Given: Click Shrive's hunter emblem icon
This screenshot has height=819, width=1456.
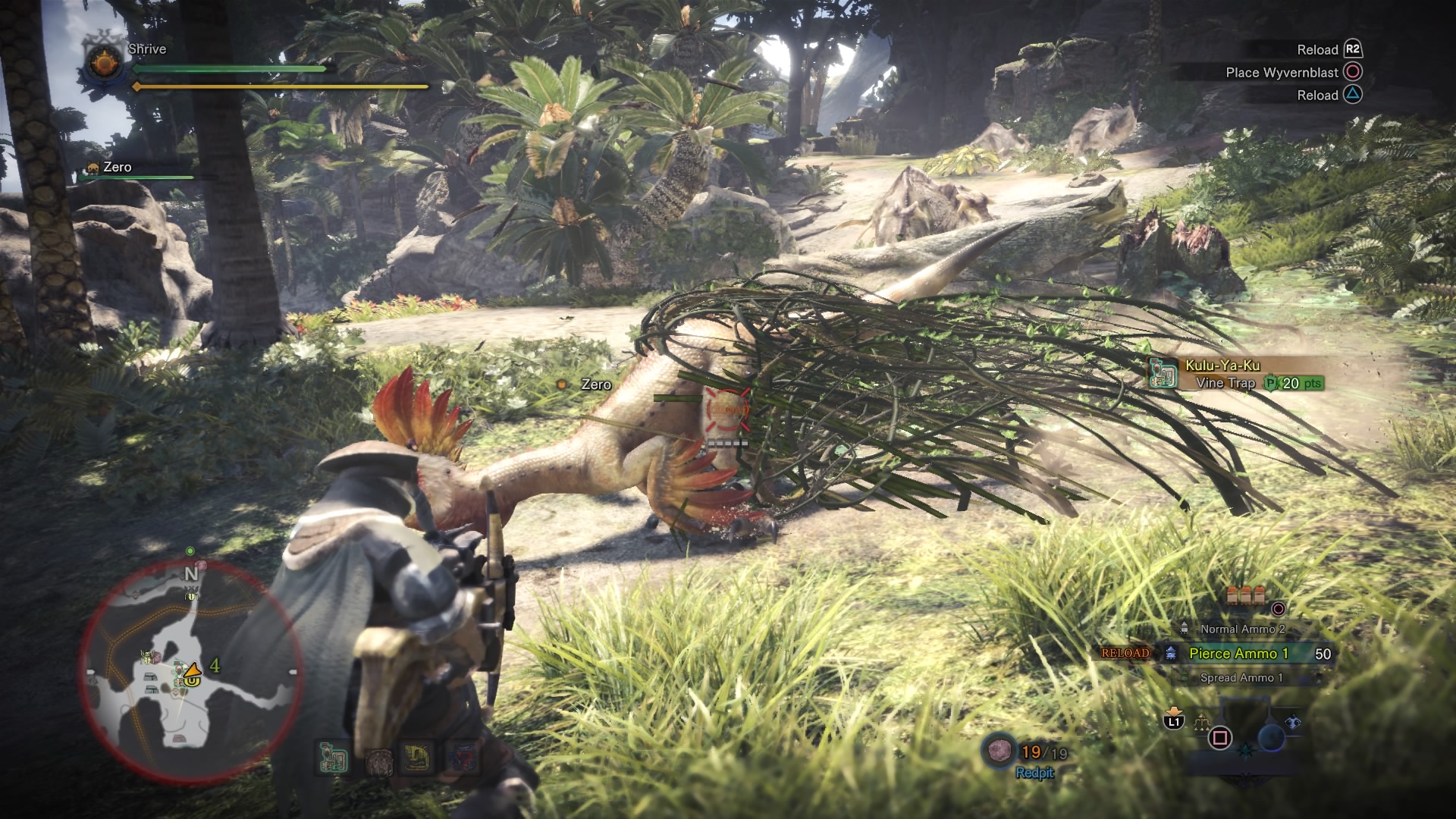Looking at the screenshot, I should pyautogui.click(x=104, y=61).
